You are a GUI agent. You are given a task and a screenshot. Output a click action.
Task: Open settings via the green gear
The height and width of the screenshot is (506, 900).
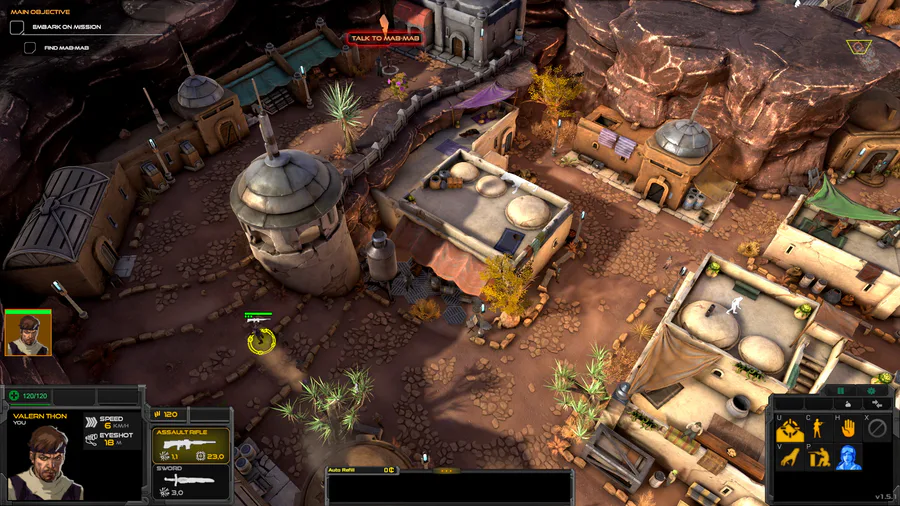[870, 391]
